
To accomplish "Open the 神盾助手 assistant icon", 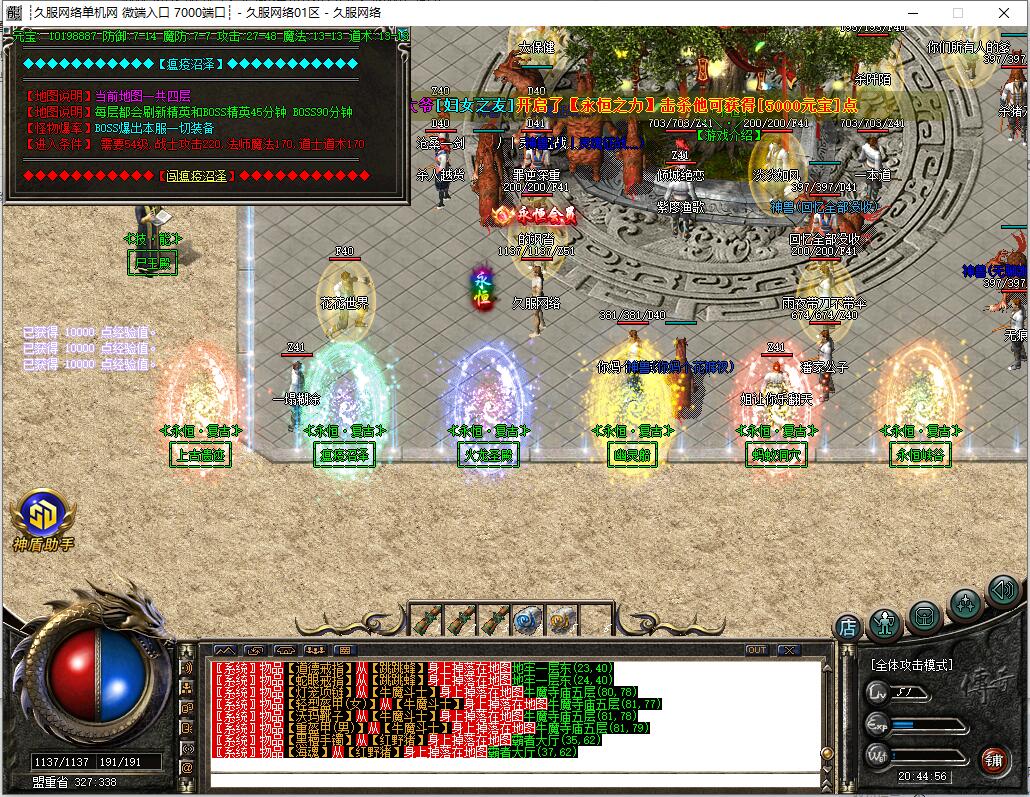I will click(x=42, y=516).
